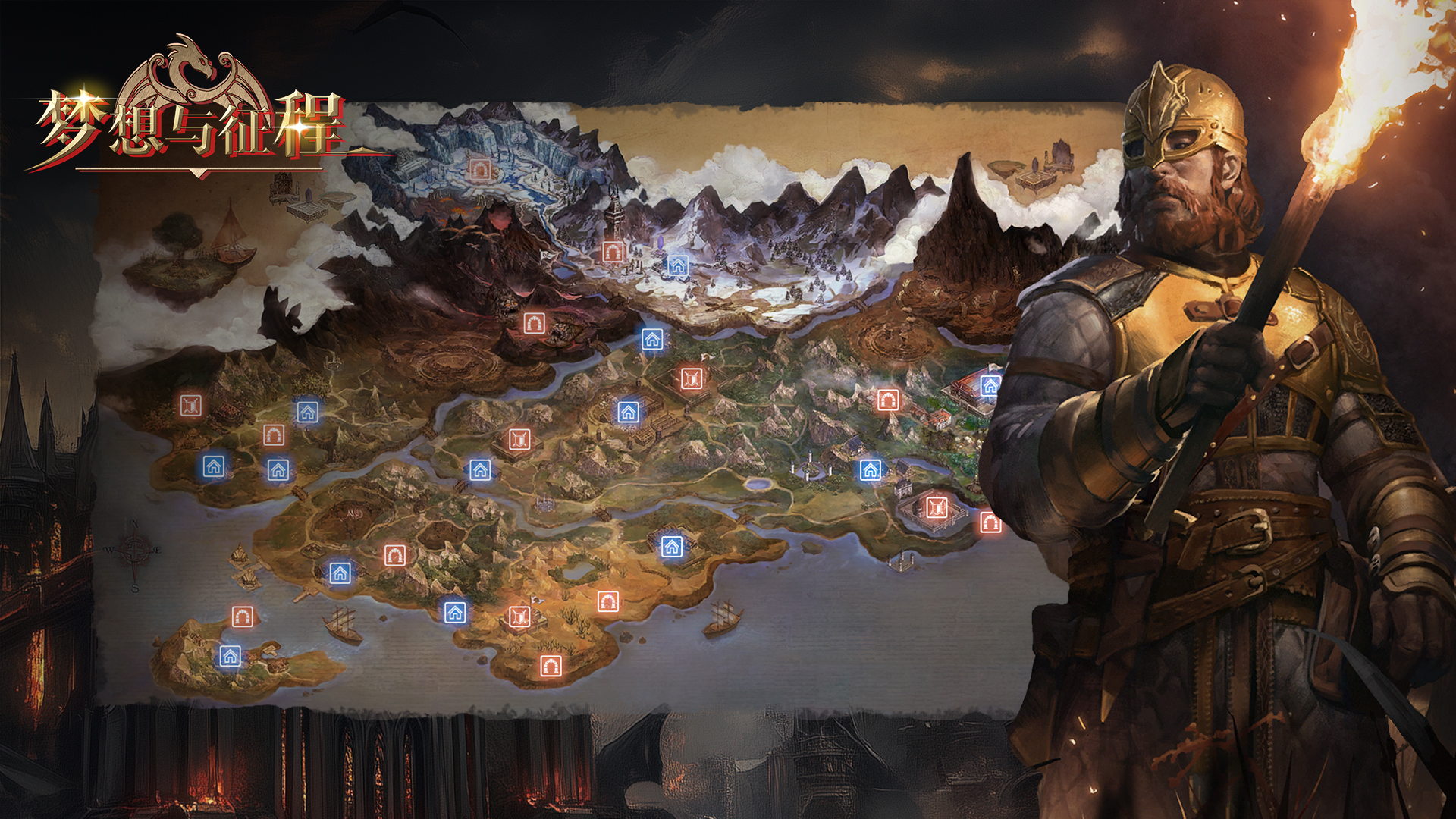Select the red gate marker on the glacier
Screen dimensions: 1456x819
pos(479,168)
